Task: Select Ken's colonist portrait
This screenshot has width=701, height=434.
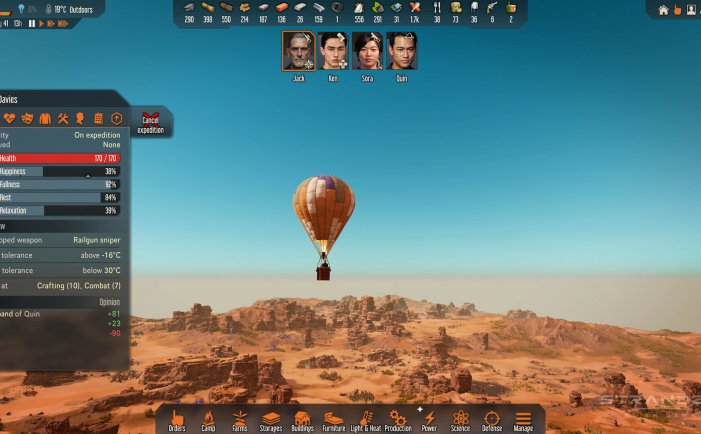Action: click(x=333, y=51)
